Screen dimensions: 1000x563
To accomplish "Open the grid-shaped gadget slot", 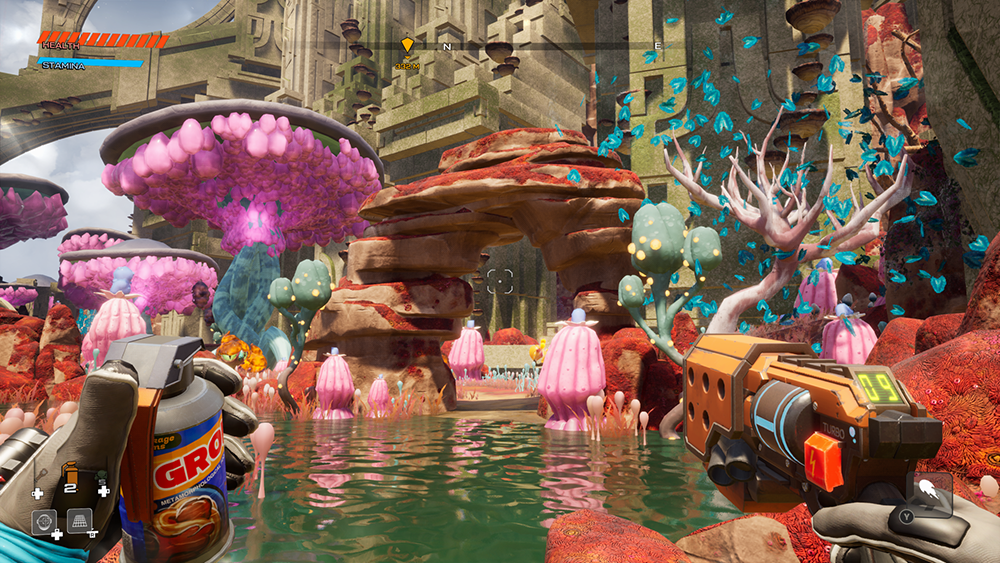I will pyautogui.click(x=79, y=520).
